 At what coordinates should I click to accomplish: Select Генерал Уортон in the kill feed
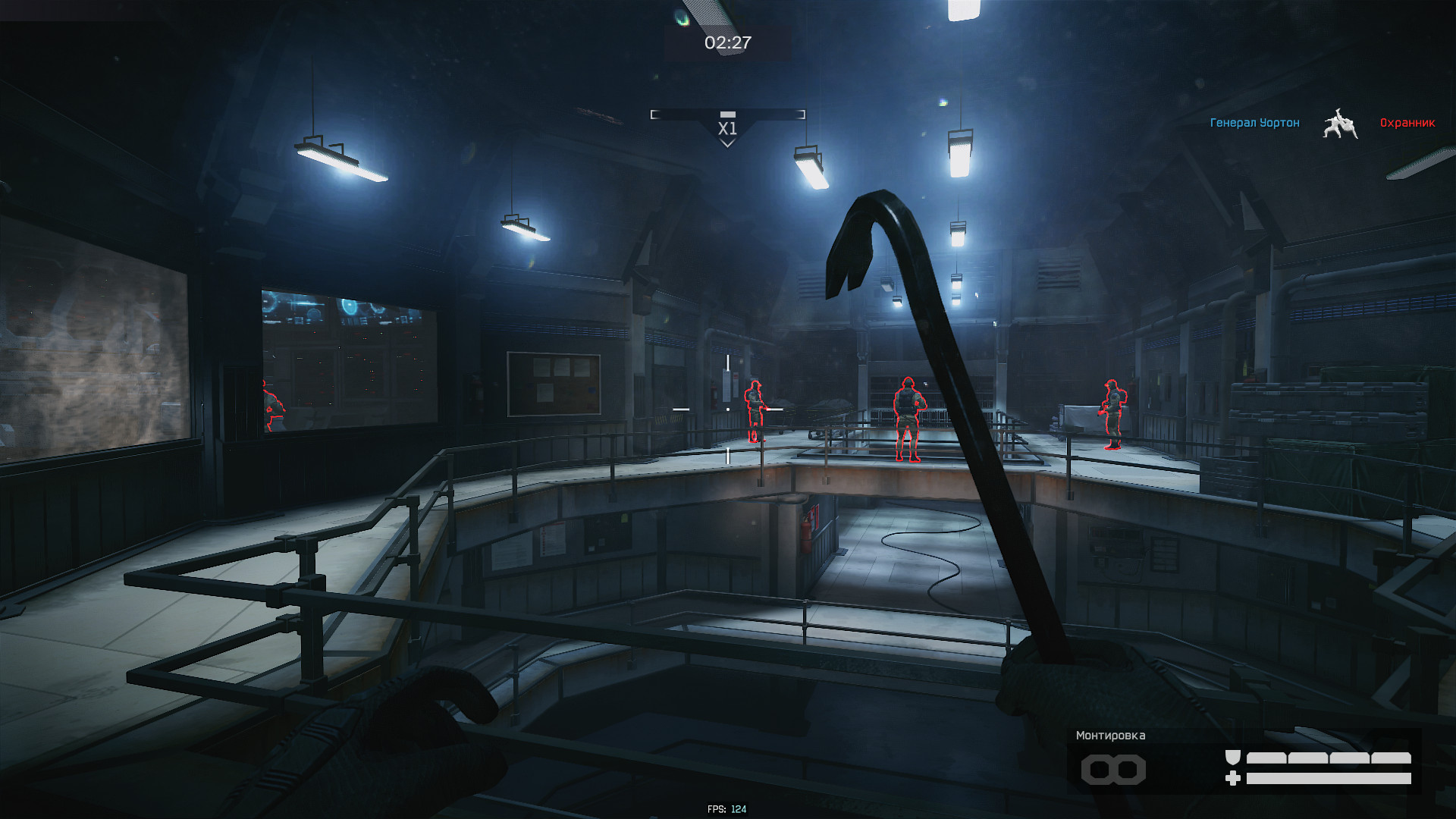click(1254, 123)
